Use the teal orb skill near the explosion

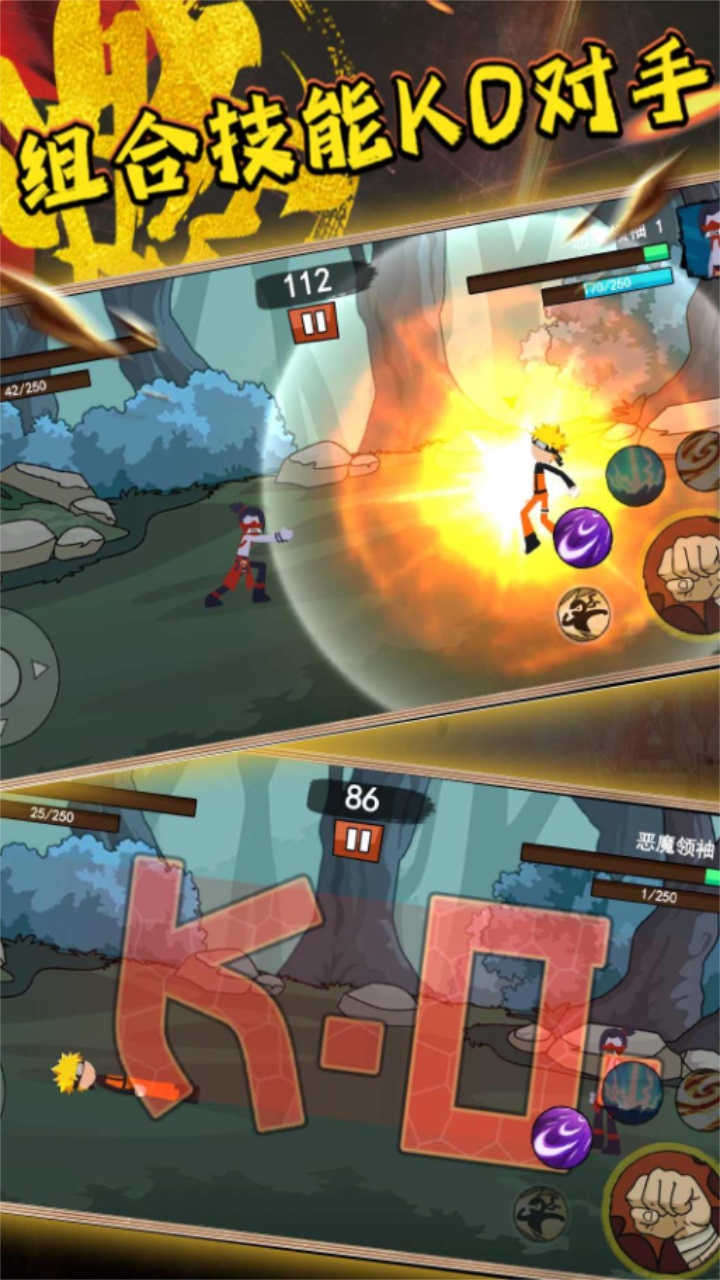tap(635, 474)
